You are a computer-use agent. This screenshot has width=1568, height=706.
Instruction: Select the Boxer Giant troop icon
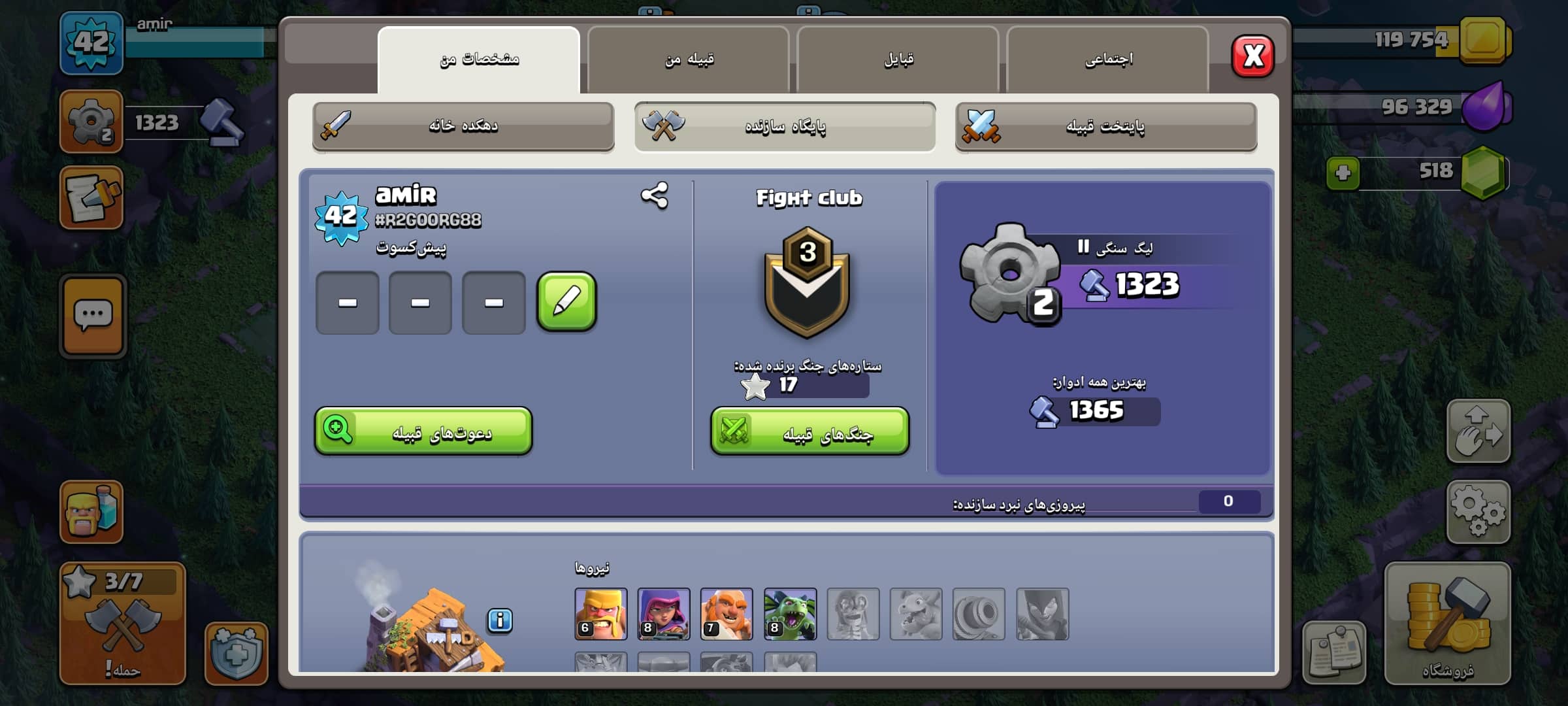tap(727, 613)
